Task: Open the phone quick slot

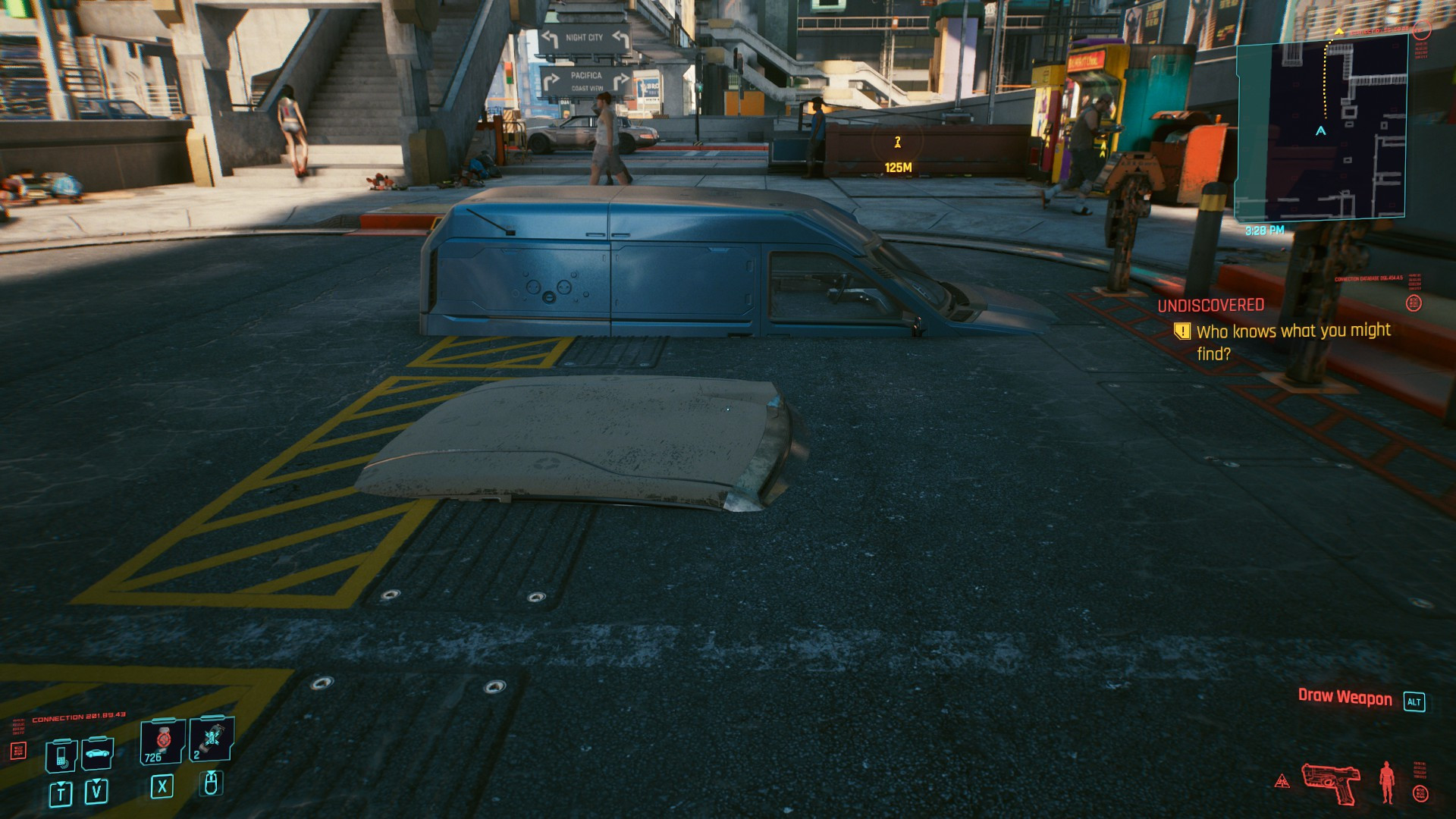Action: click(x=61, y=755)
